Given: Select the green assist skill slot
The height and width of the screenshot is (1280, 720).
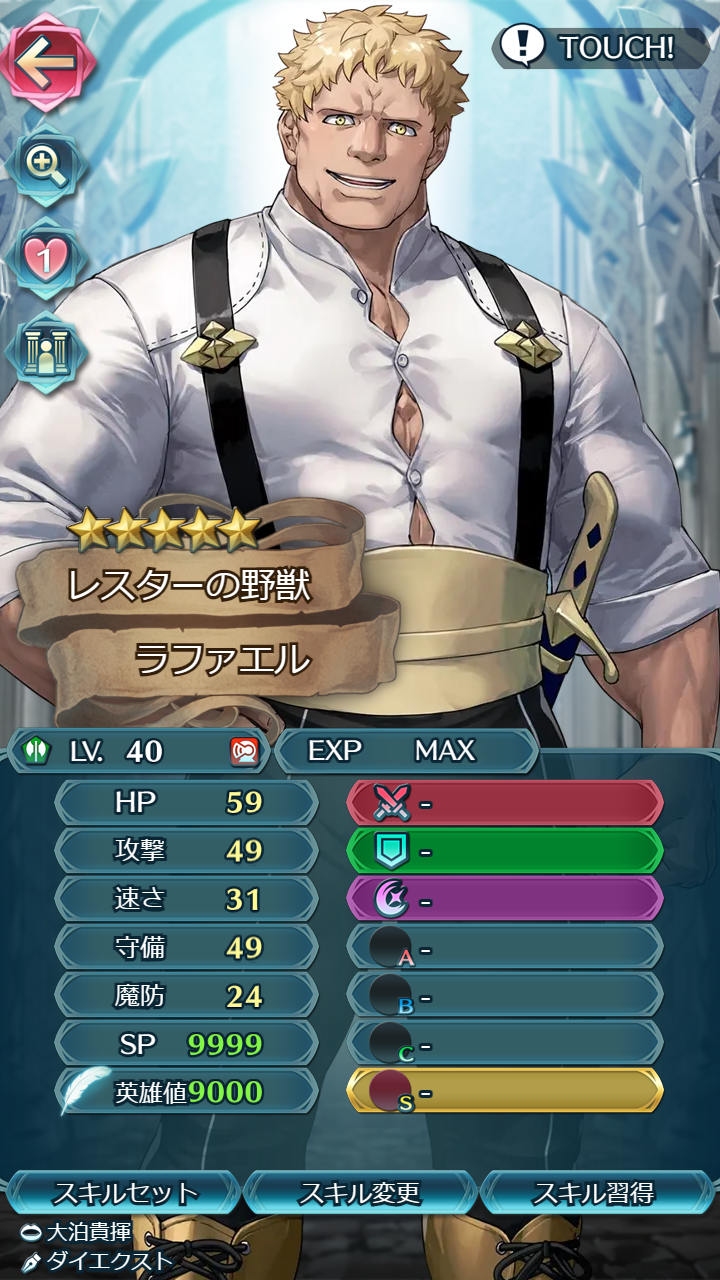Looking at the screenshot, I should [x=505, y=851].
